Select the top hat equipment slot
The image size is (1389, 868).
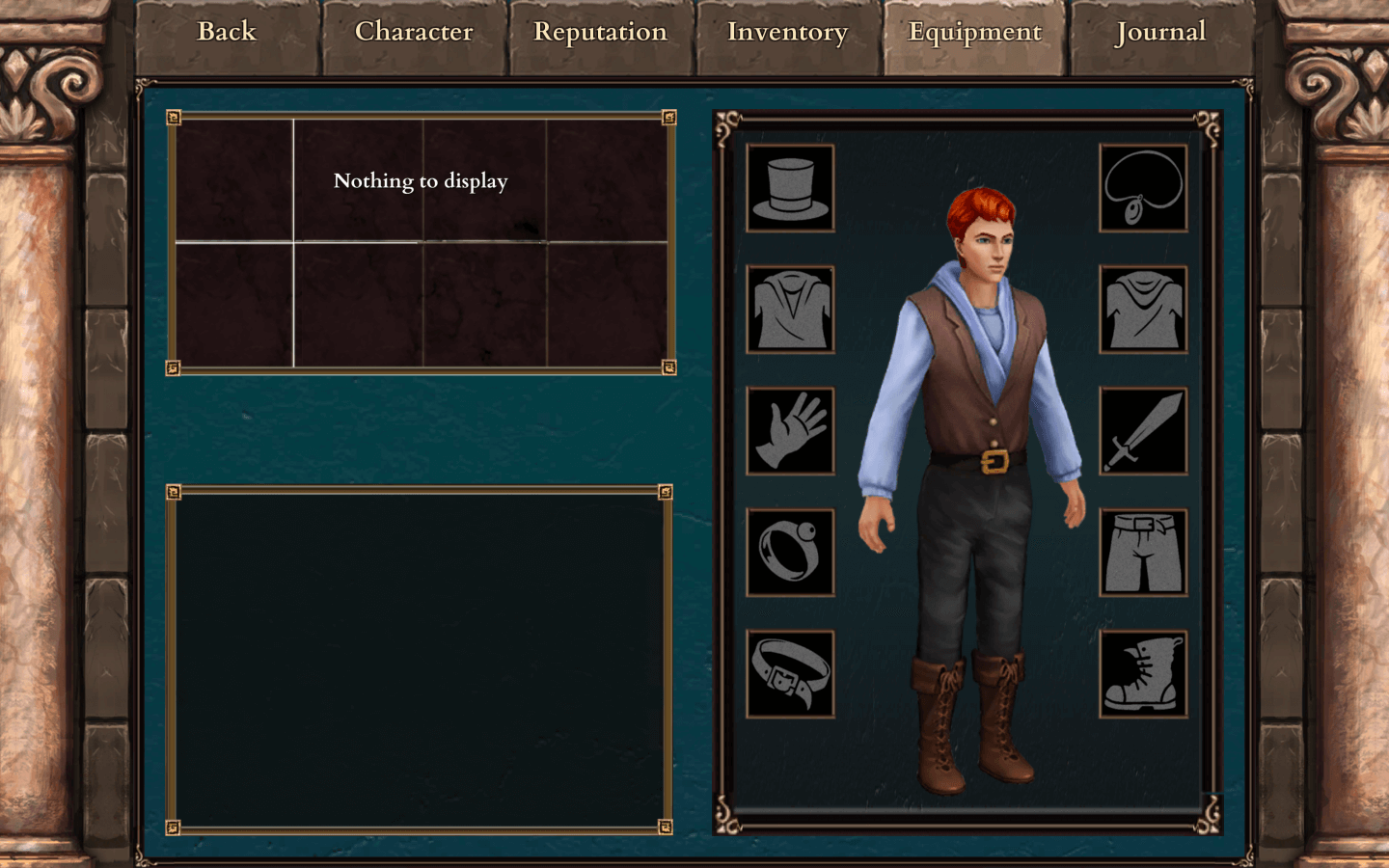coord(790,188)
